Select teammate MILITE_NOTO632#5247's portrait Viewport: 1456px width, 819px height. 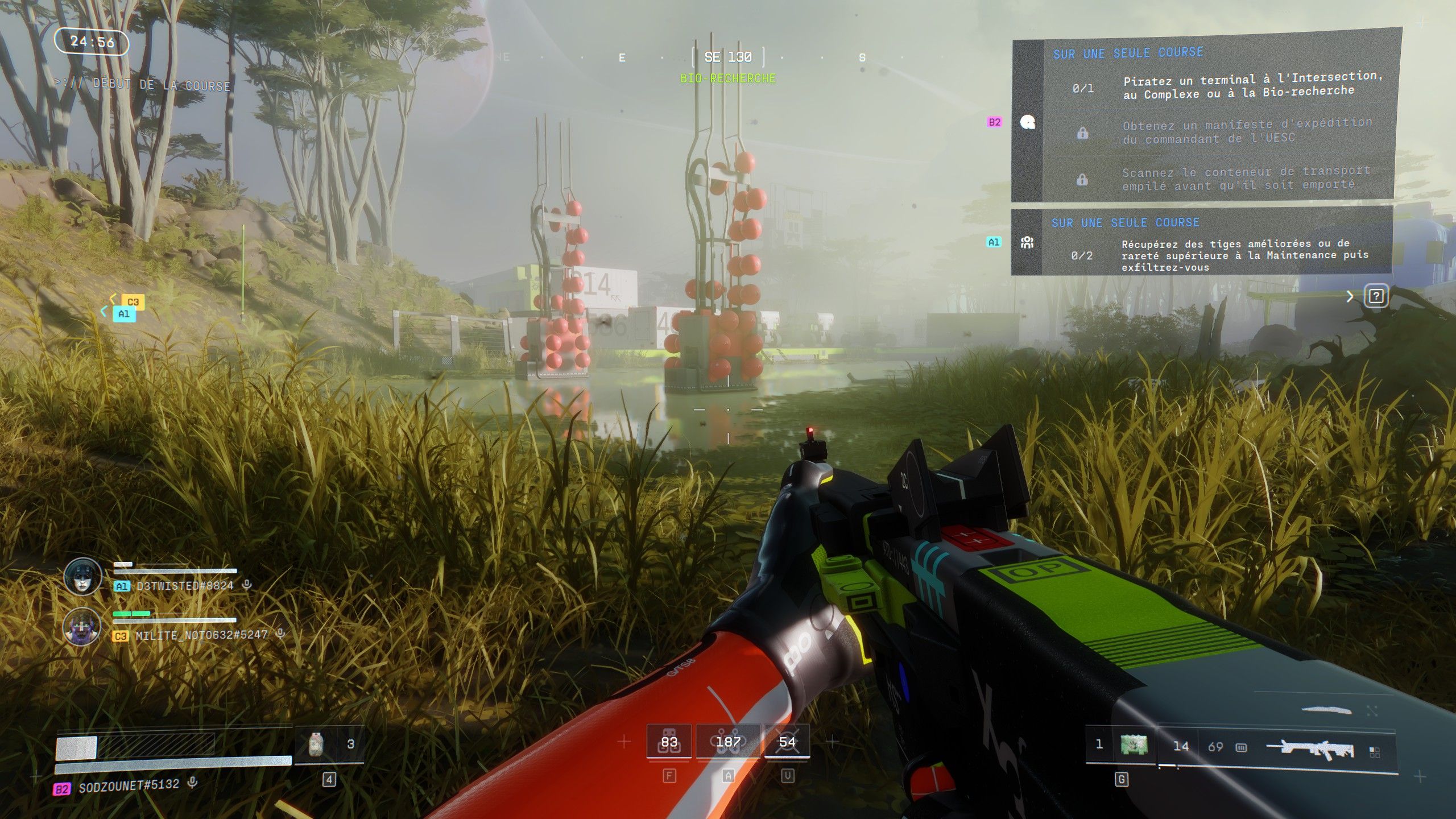[82, 626]
